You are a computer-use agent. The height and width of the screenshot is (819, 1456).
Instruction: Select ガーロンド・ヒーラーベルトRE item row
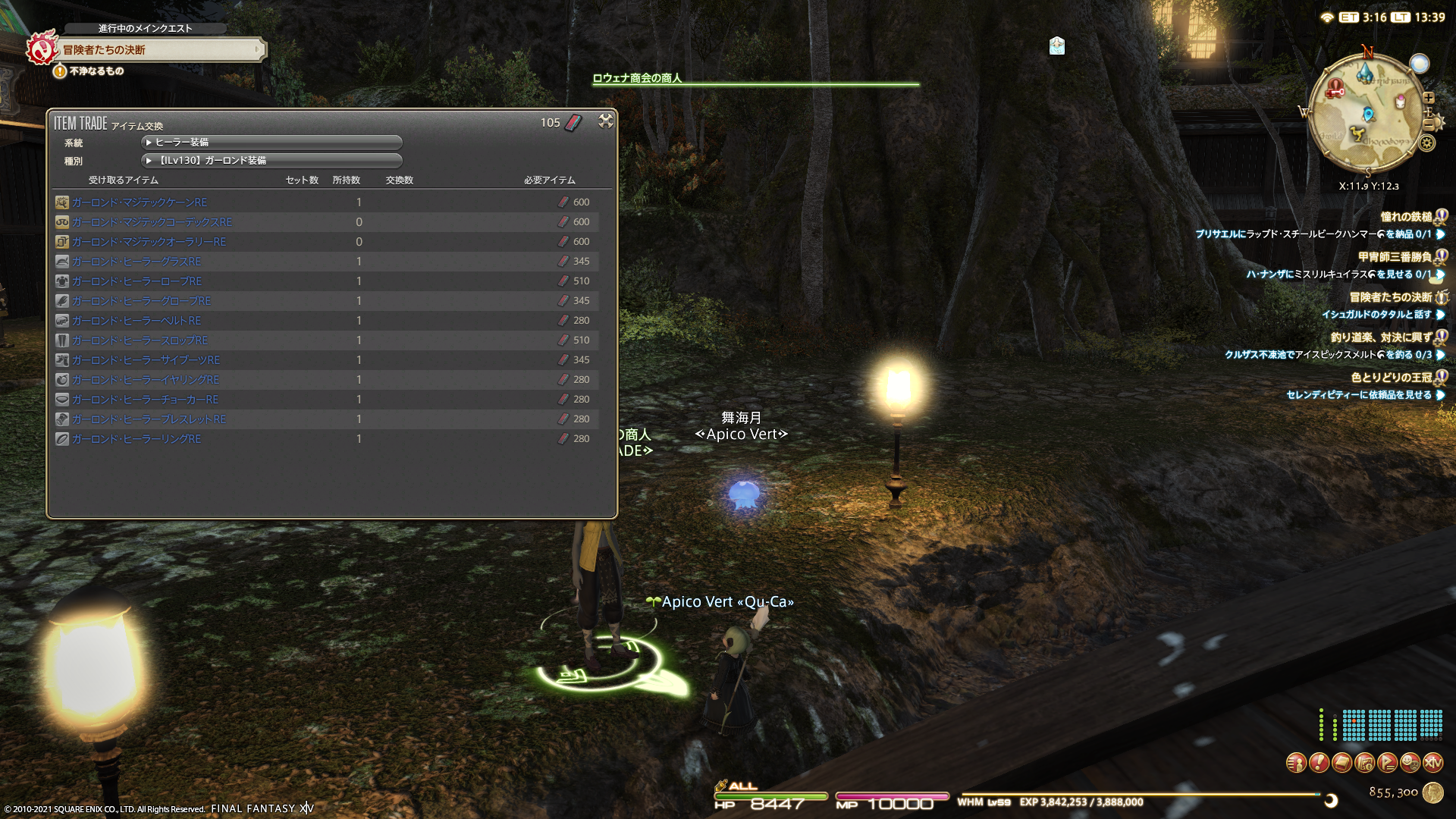point(136,321)
